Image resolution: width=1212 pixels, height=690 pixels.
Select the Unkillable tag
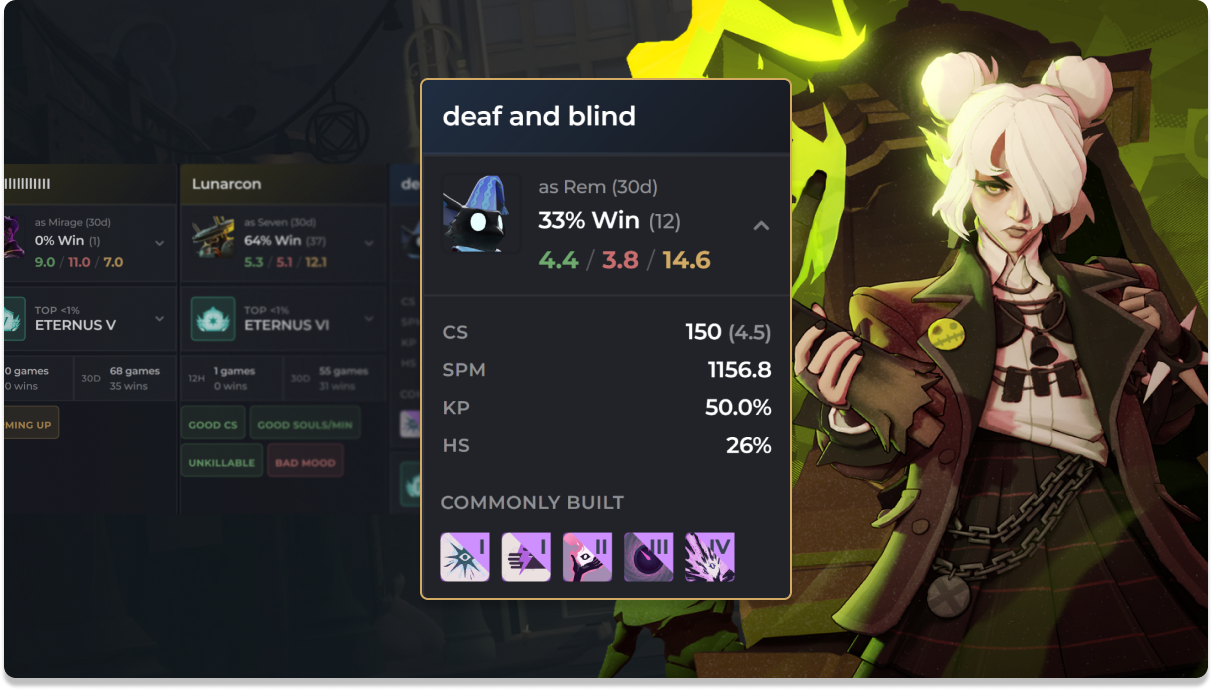(222, 462)
